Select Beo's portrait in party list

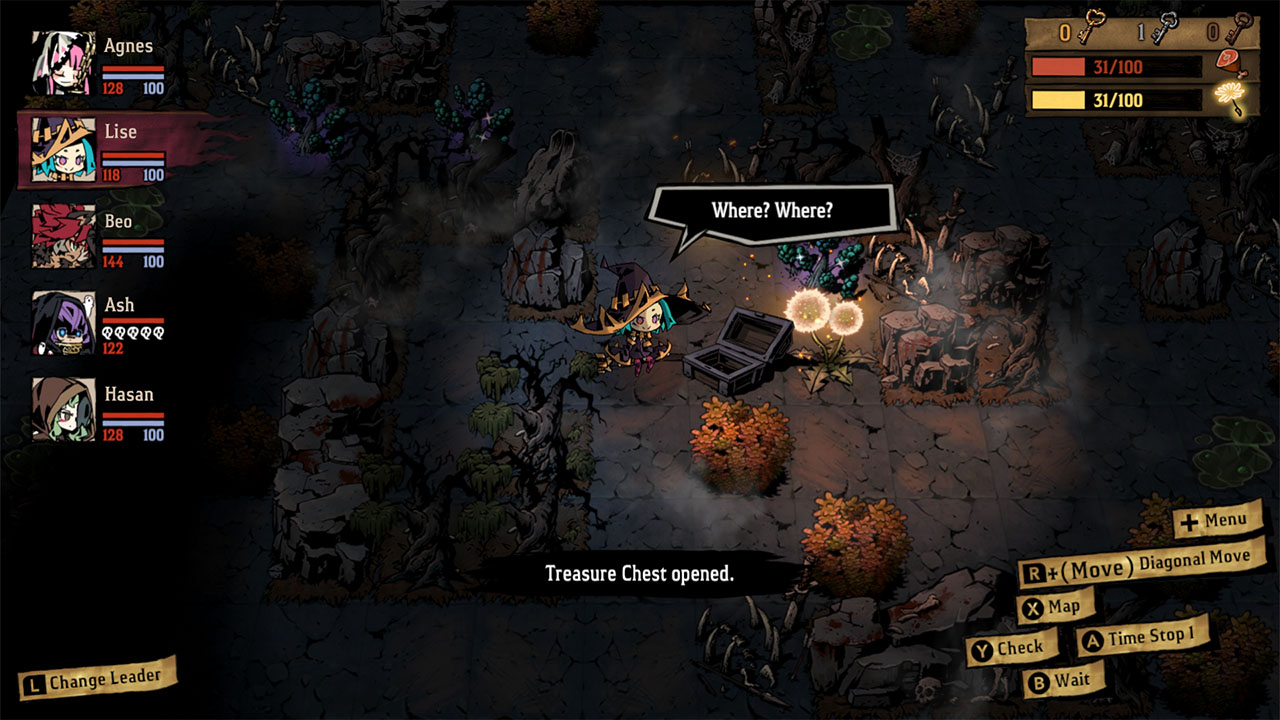point(62,240)
